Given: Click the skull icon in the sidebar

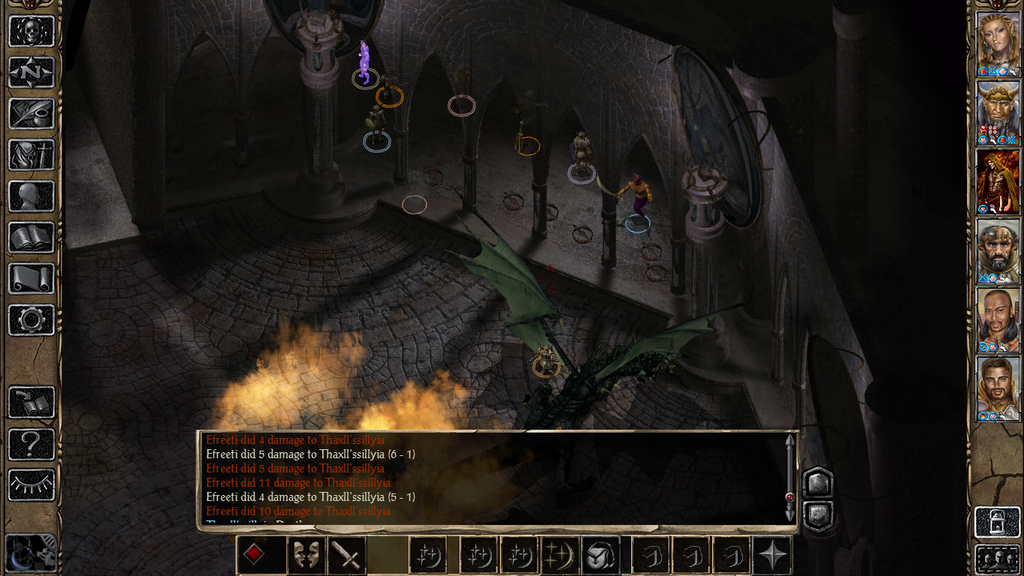Looking at the screenshot, I should (x=31, y=30).
